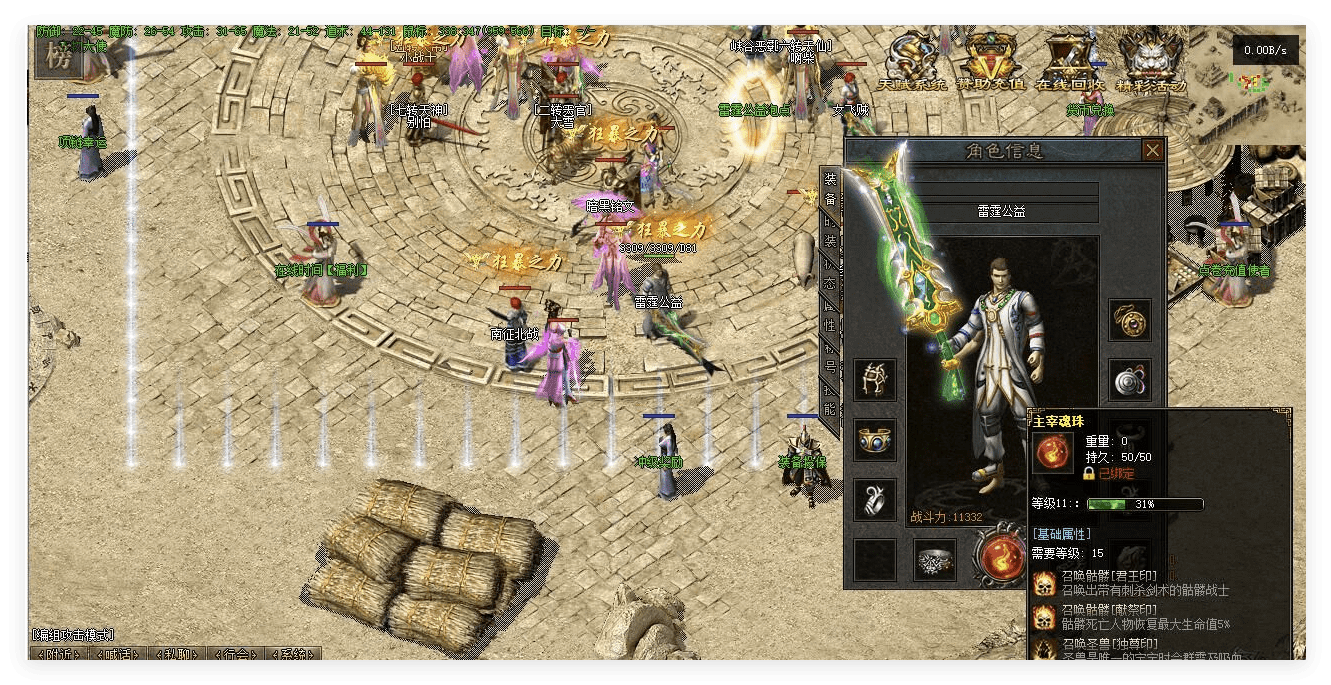Choose the blue-gem bracelet equipment slot
Screen dimensions: 1331x685
point(875,440)
